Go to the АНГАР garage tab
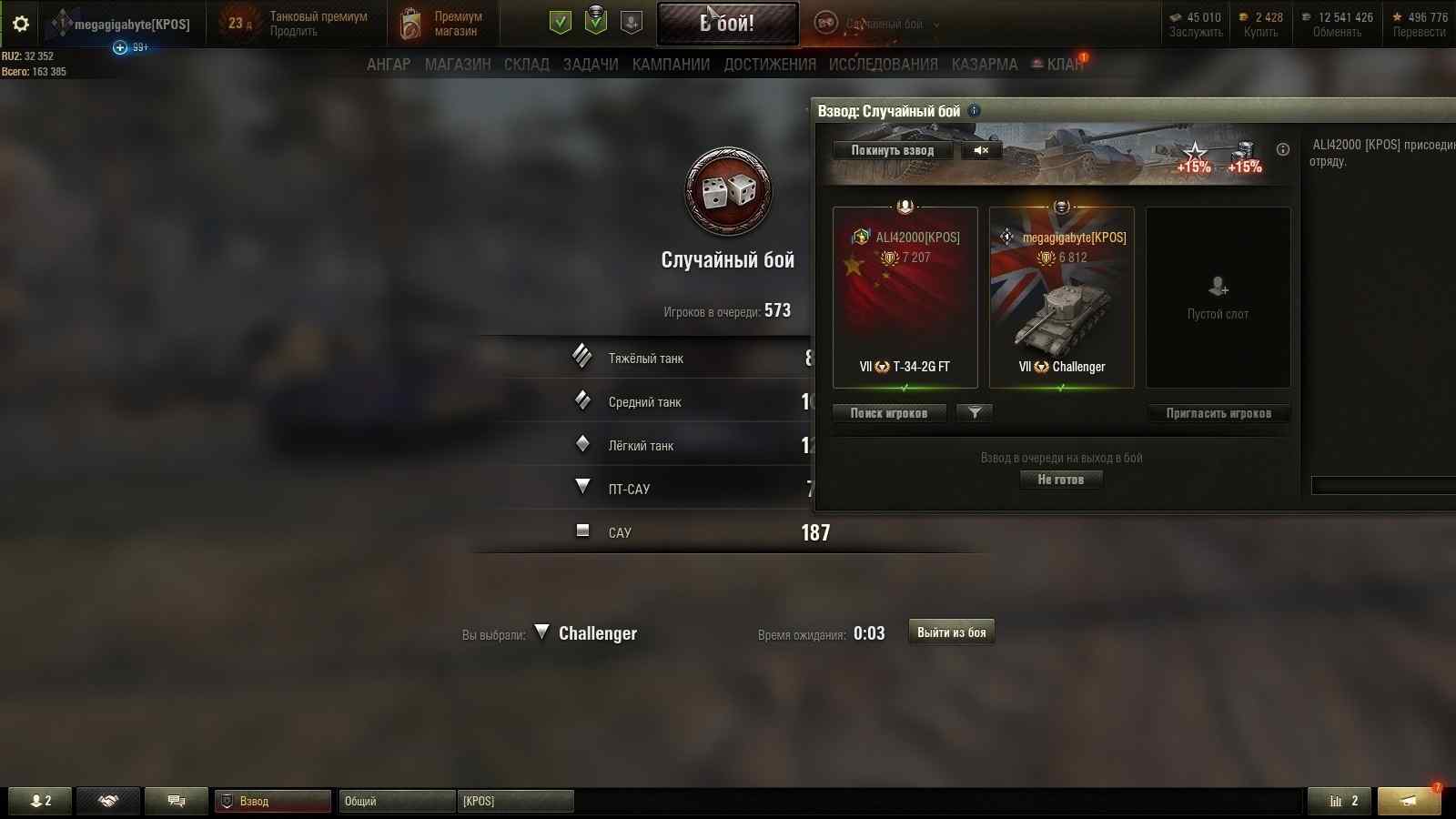The height and width of the screenshot is (819, 1456). click(x=389, y=65)
